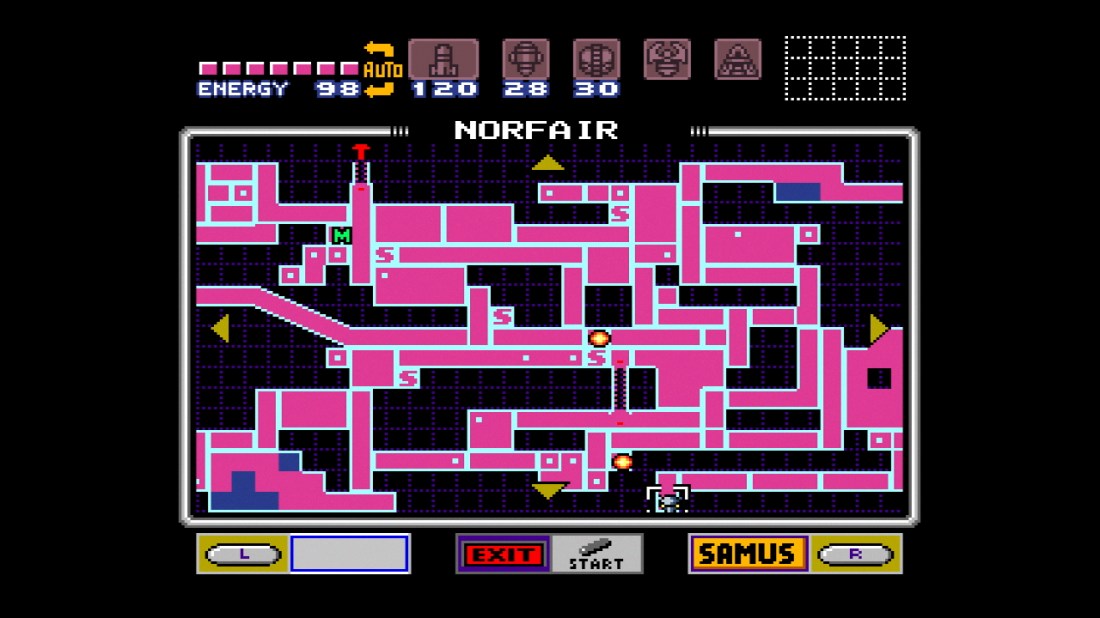Move the map using the right arrow
Image resolution: width=1100 pixels, height=618 pixels.
878,328
